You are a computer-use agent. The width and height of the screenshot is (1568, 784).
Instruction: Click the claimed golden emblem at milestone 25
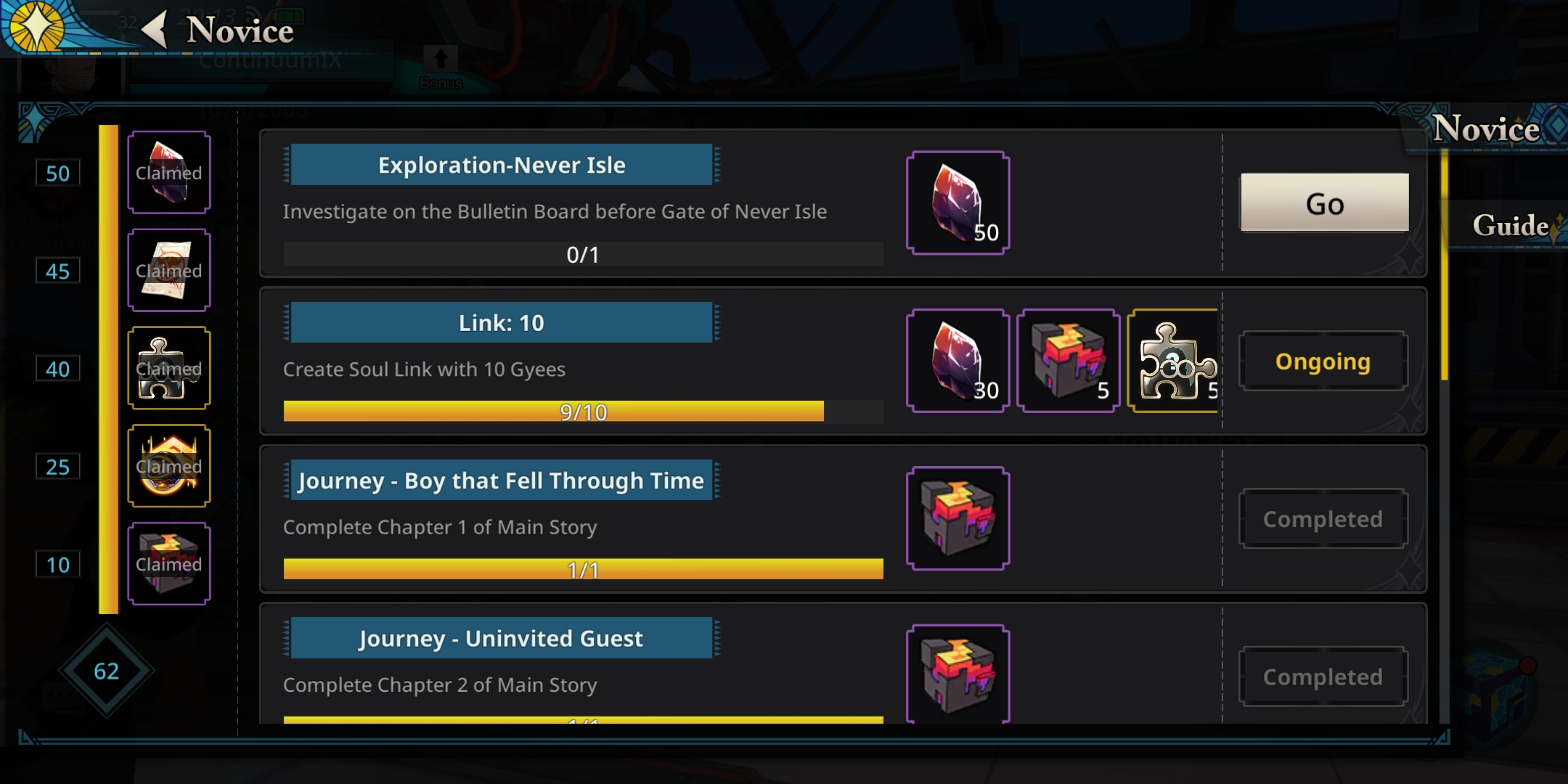169,465
